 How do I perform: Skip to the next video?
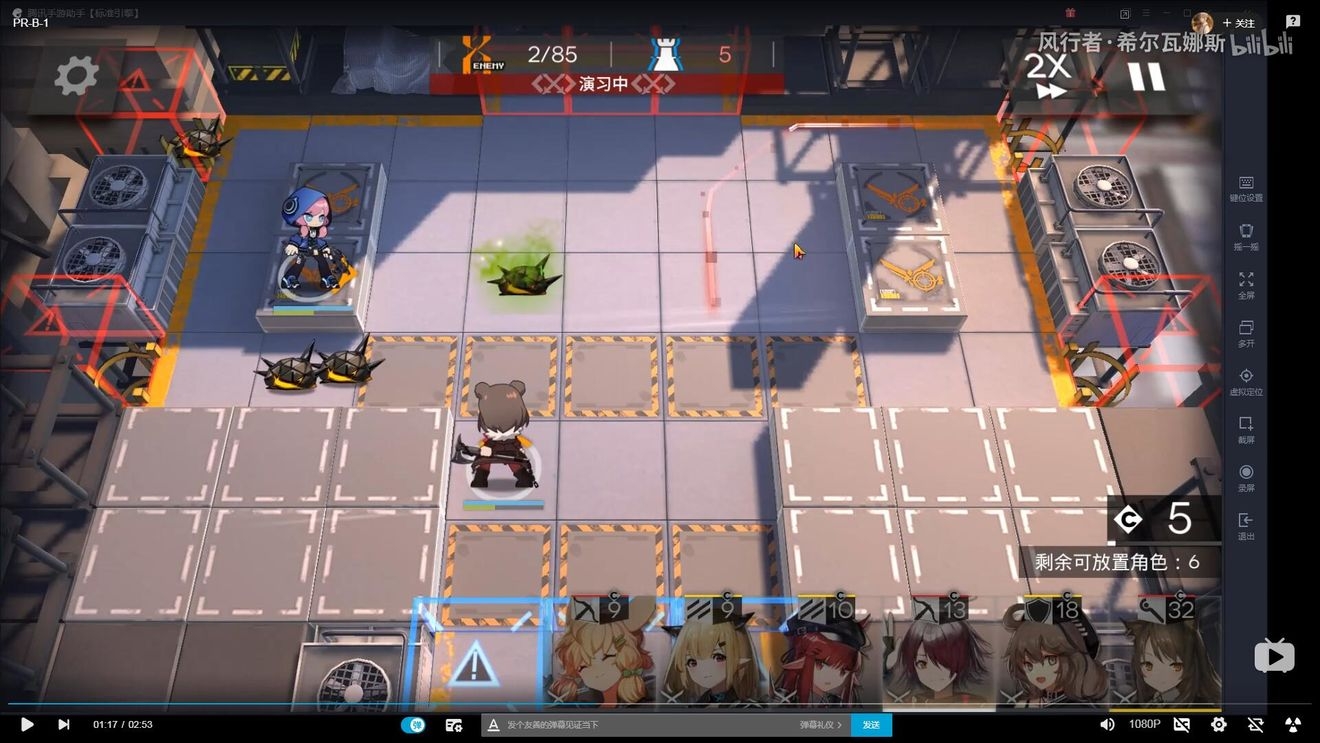coord(64,724)
